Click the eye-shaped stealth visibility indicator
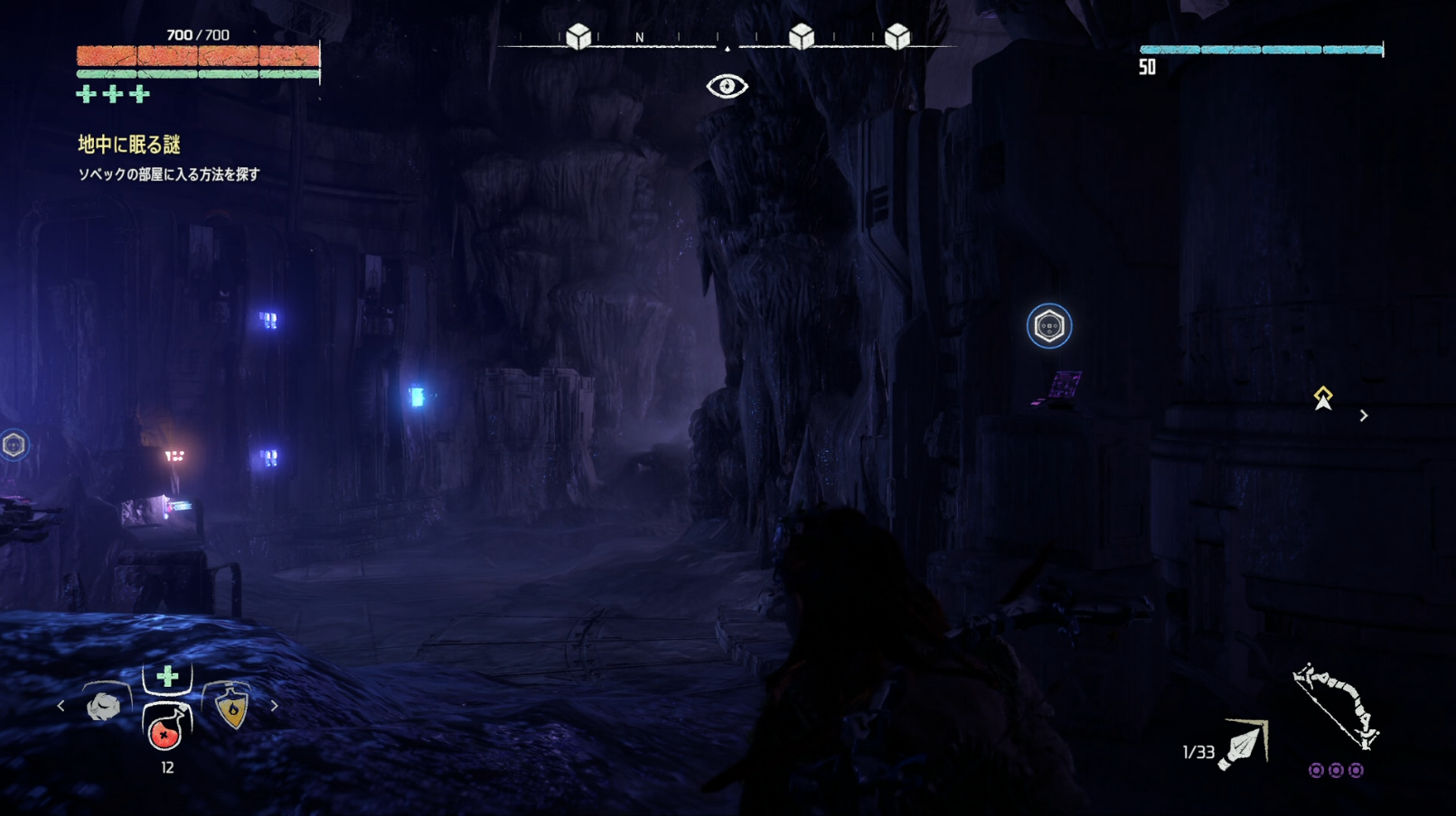Screen dimensions: 1456x816 tap(727, 87)
